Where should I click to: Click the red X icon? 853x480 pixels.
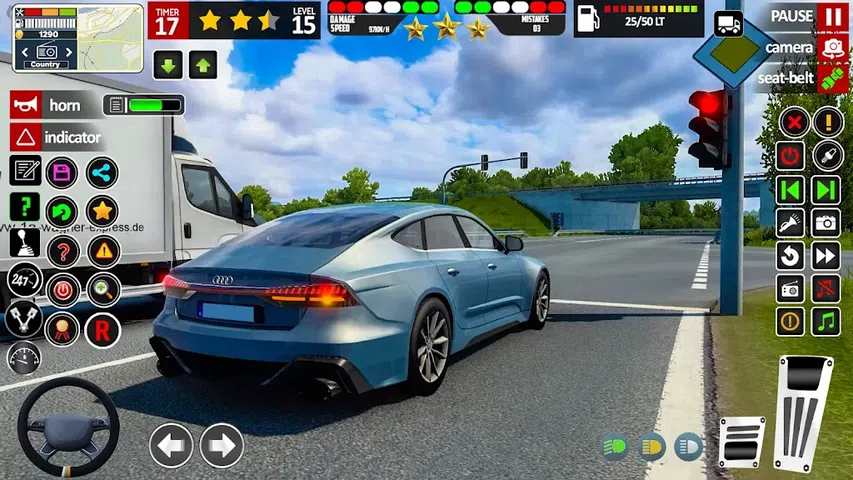point(792,124)
